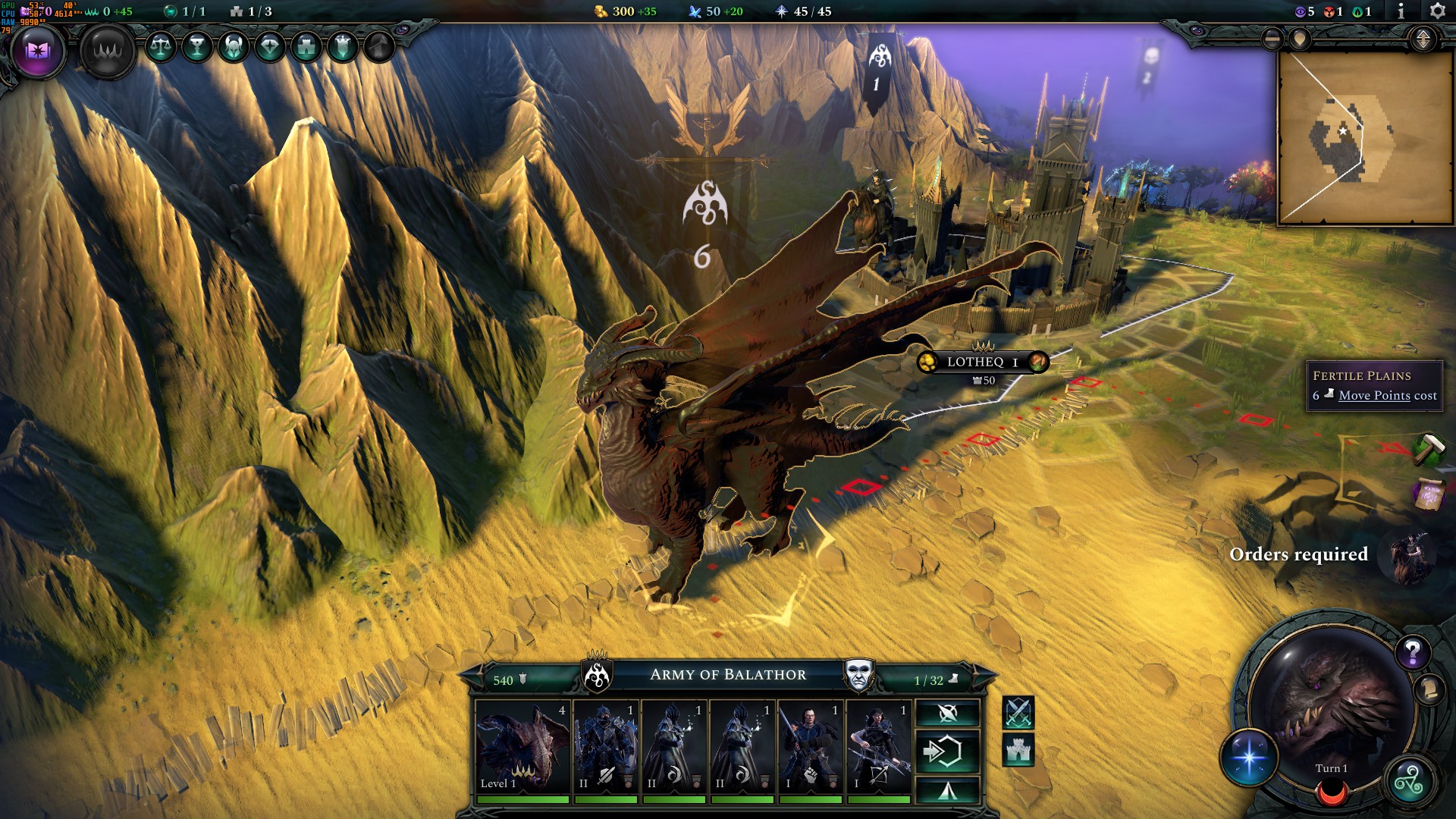Open the purple tome research book

tap(38, 51)
